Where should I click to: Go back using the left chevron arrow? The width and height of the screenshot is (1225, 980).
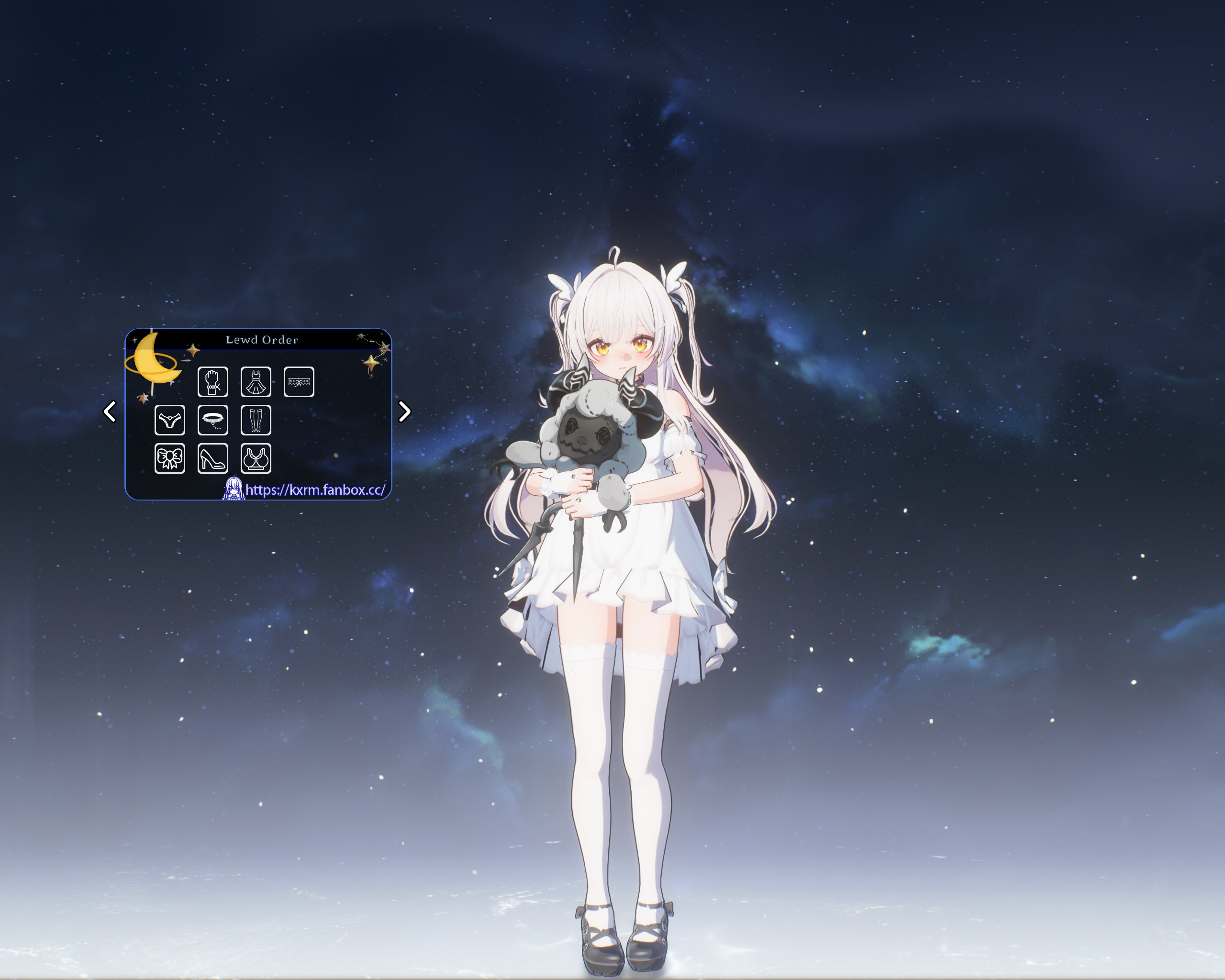coord(110,412)
